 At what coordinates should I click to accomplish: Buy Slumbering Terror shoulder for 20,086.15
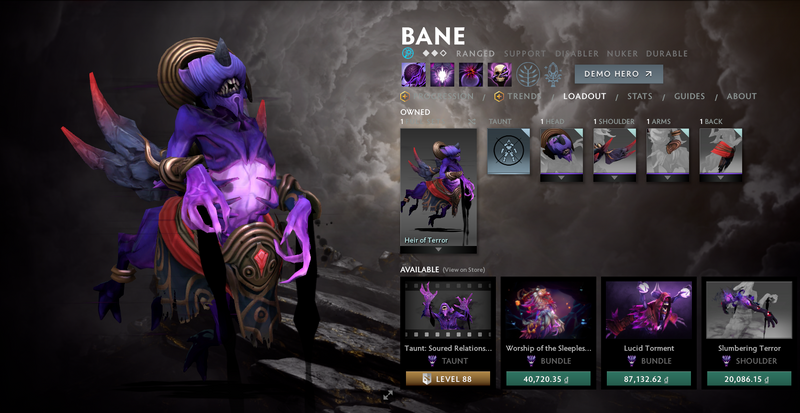(751, 379)
